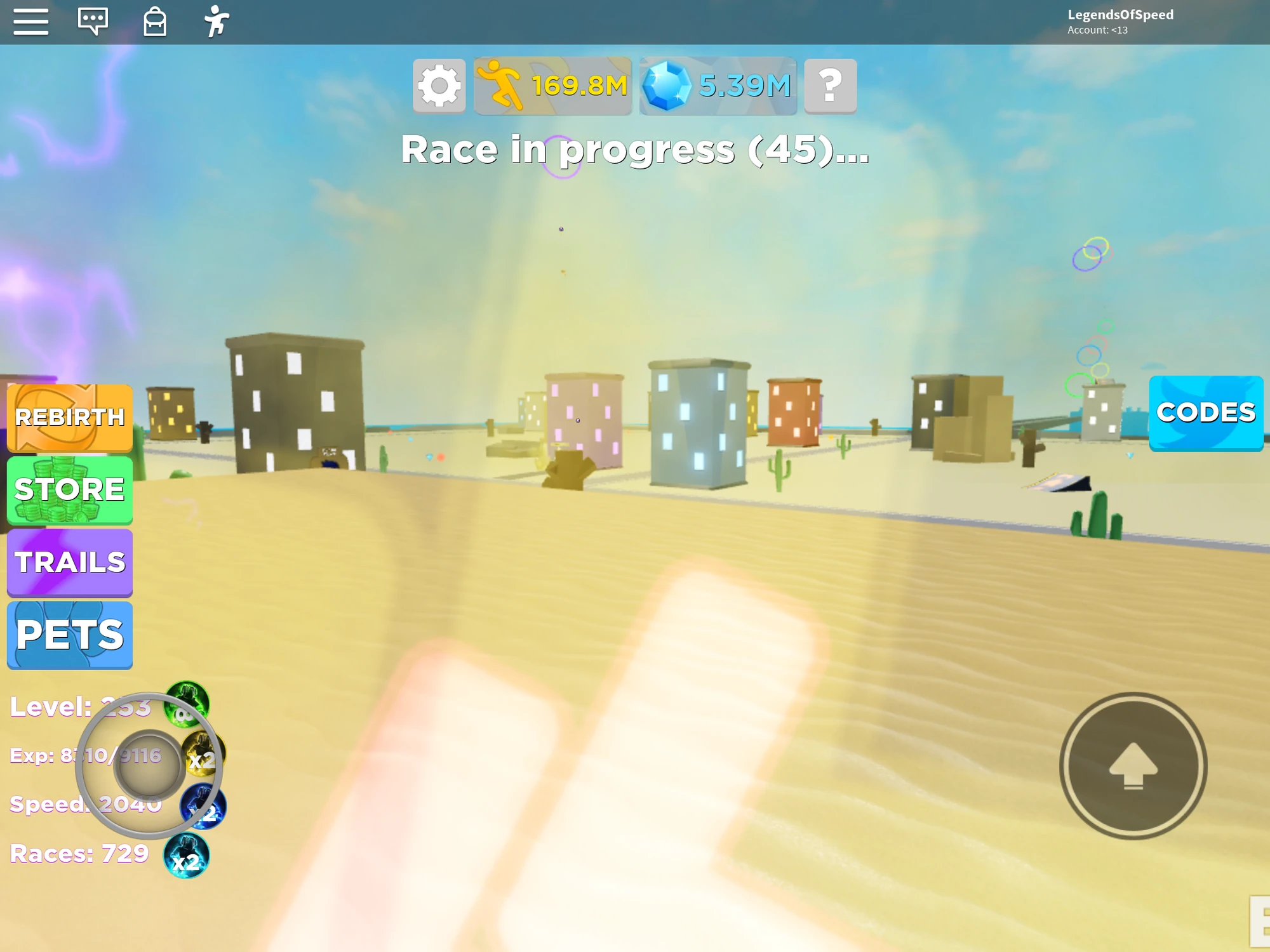This screenshot has height=952, width=1270.
Task: Open the PETS panel
Action: point(70,634)
